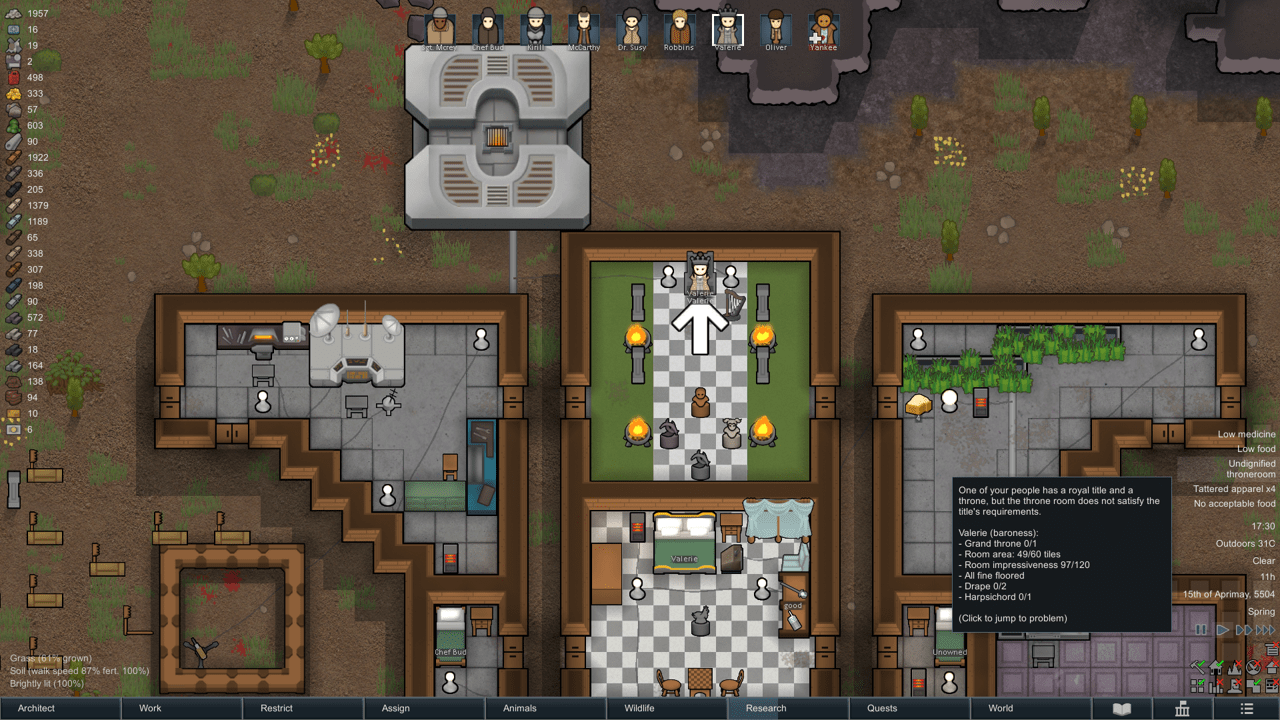Toggle the bar chart play setting icon
The image size is (1280, 720).
coord(1215,687)
